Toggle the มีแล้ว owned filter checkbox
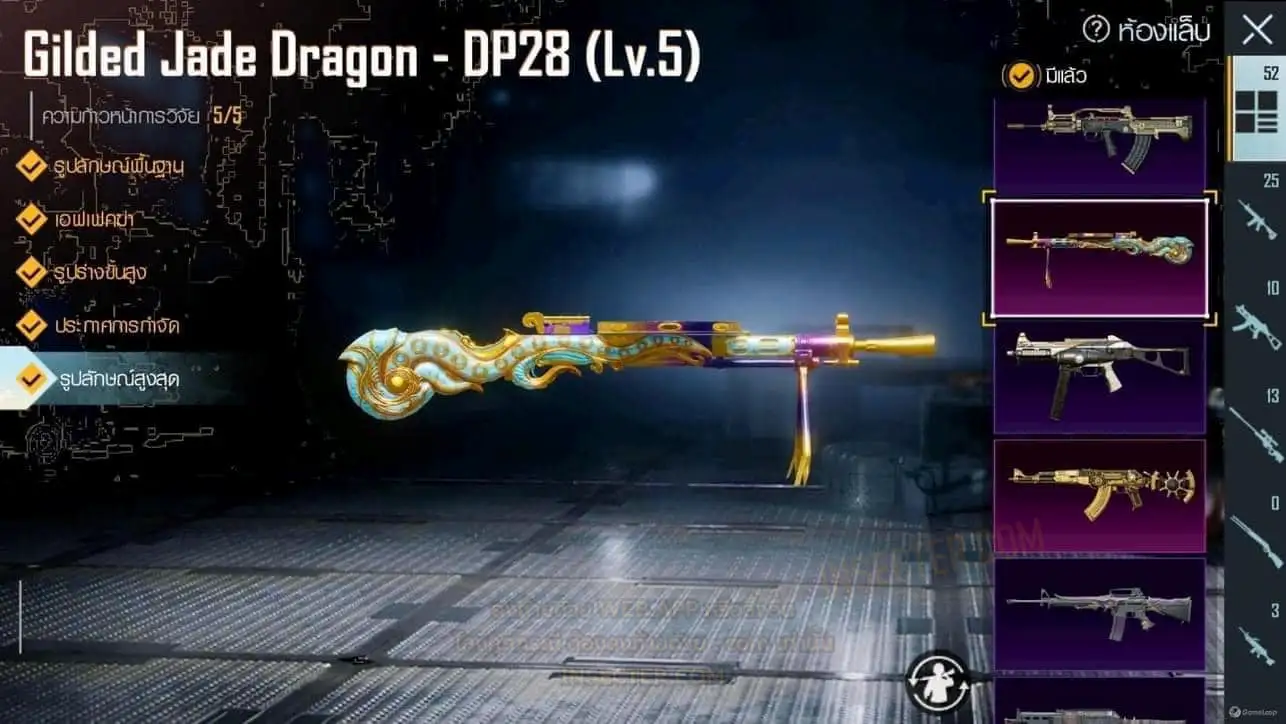The height and width of the screenshot is (724, 1286). point(1021,75)
